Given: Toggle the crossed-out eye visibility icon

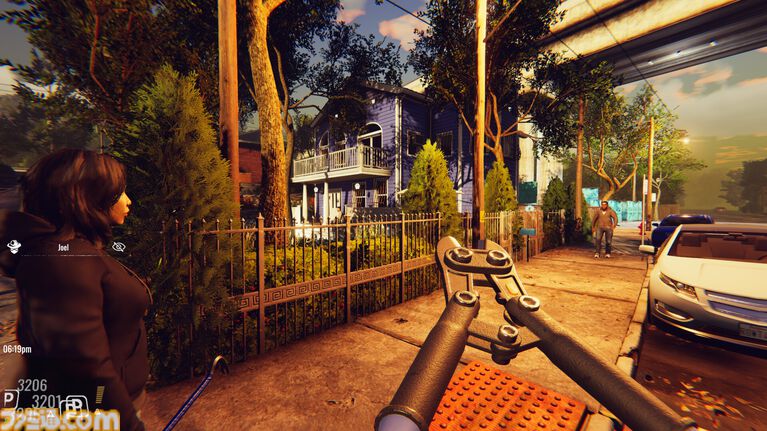Looking at the screenshot, I should tap(118, 246).
